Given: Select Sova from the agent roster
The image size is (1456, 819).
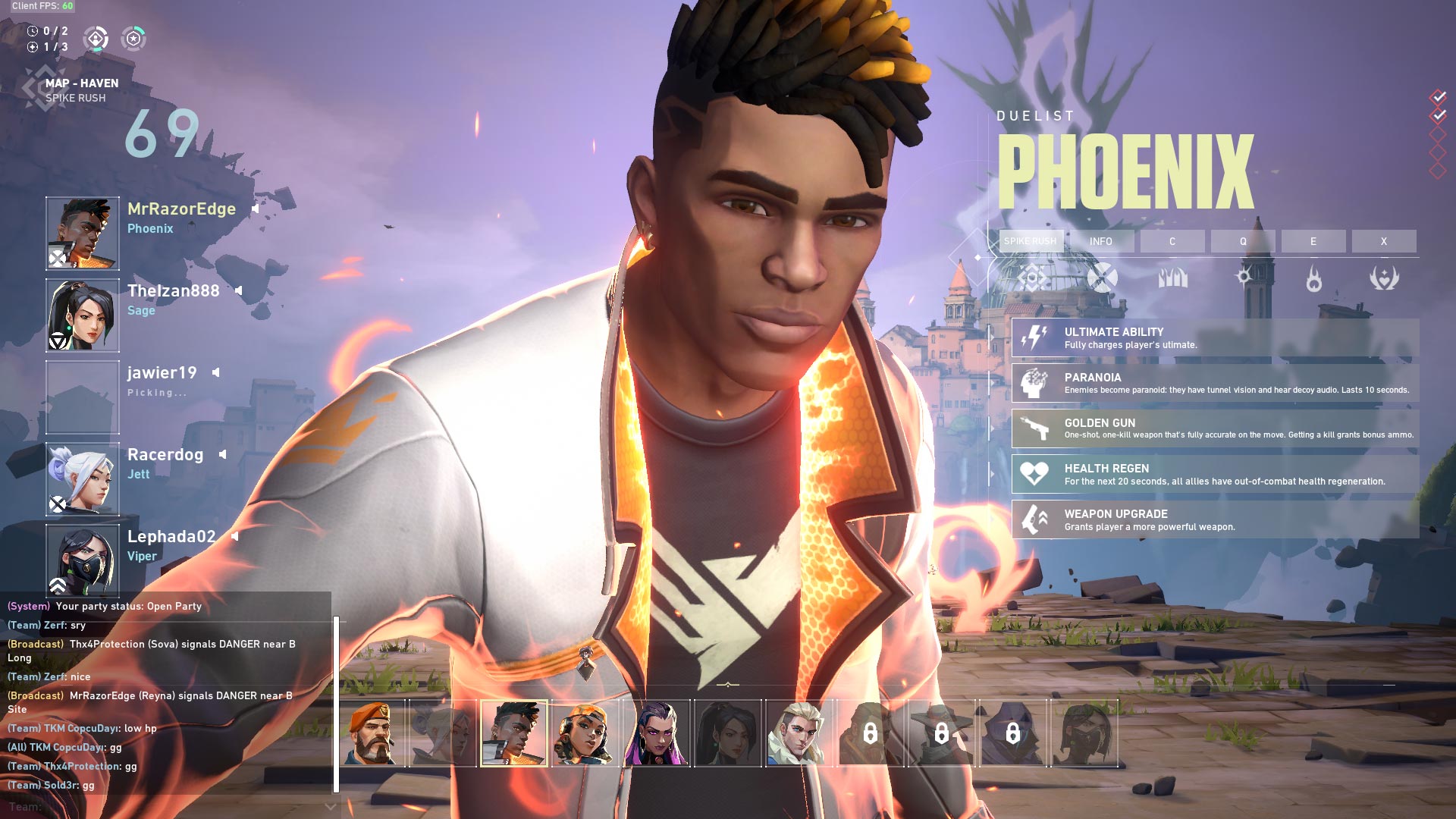Looking at the screenshot, I should coord(799,733).
